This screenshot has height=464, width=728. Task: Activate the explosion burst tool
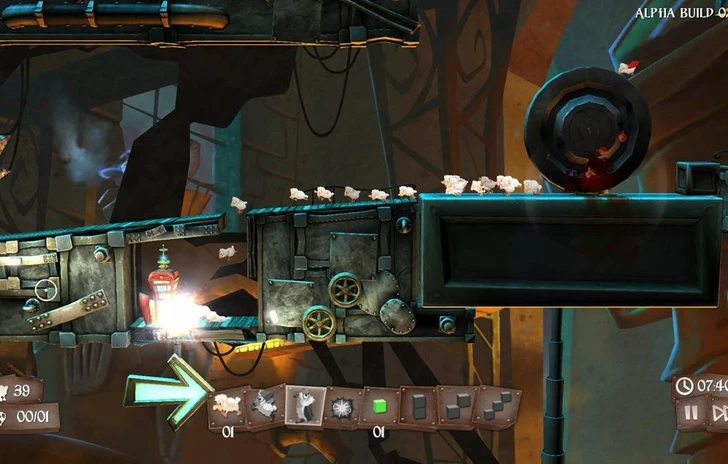341,406
